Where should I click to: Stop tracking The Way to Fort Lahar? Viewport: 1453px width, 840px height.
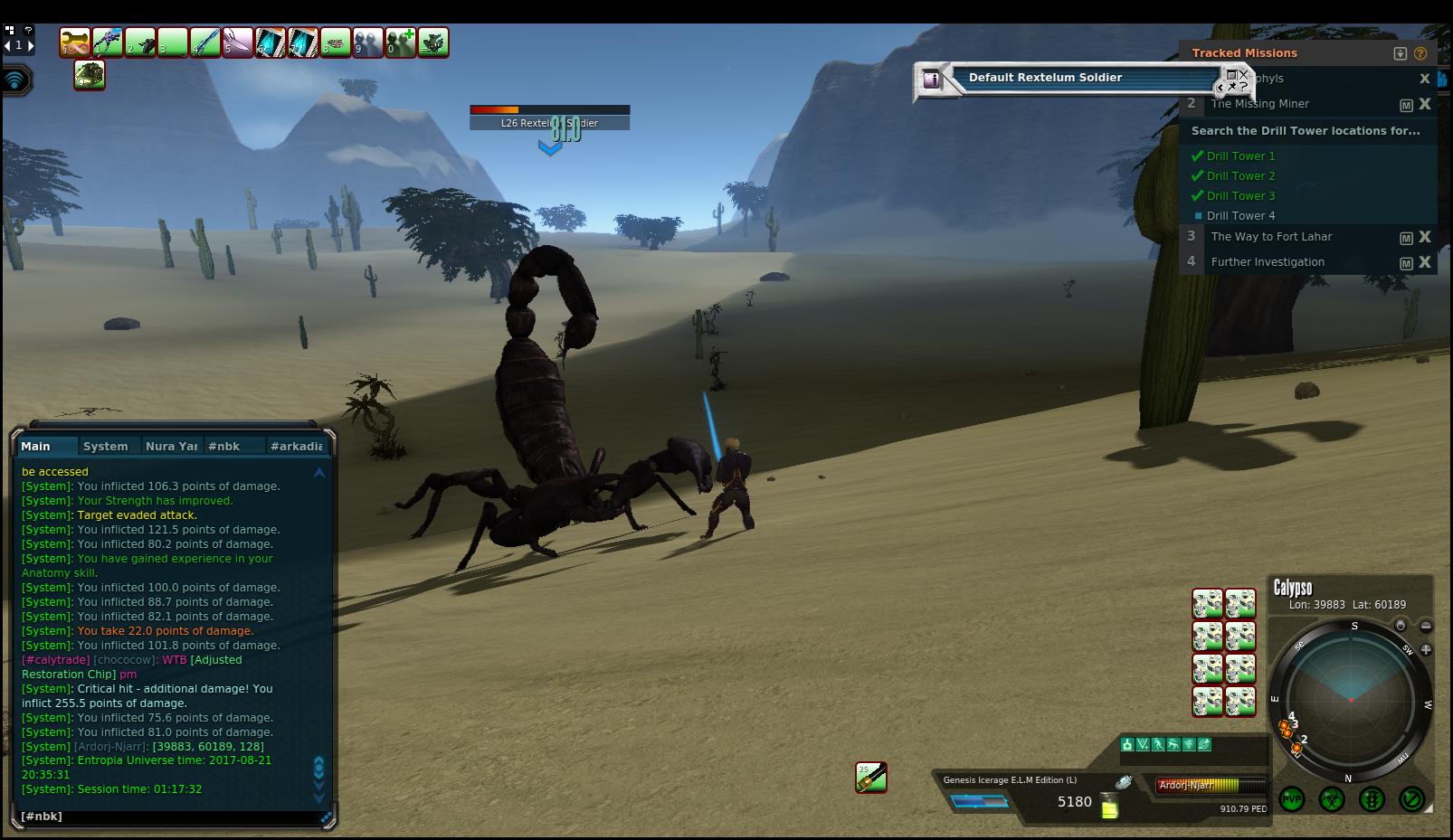click(1425, 237)
